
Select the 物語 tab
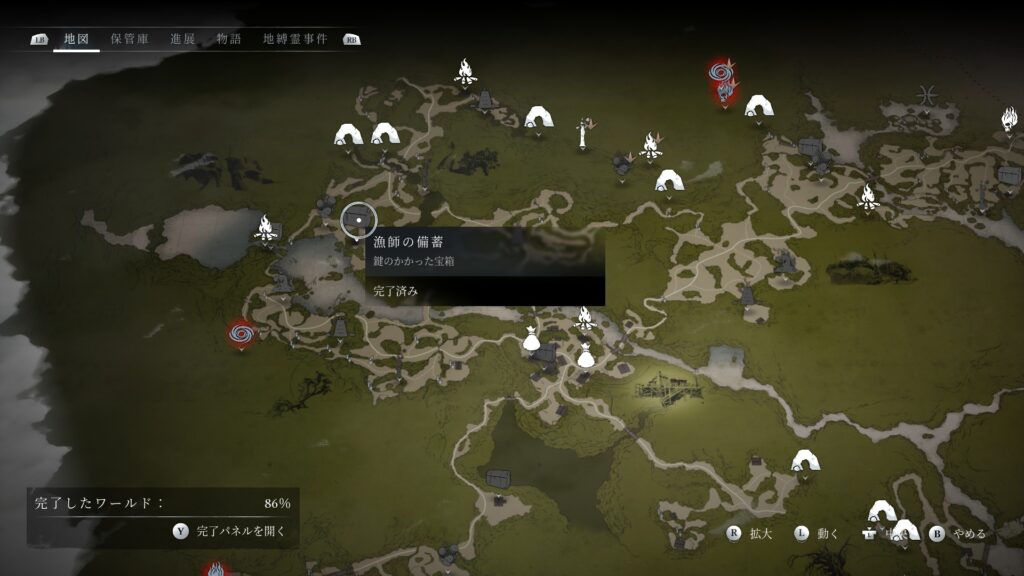coord(229,39)
